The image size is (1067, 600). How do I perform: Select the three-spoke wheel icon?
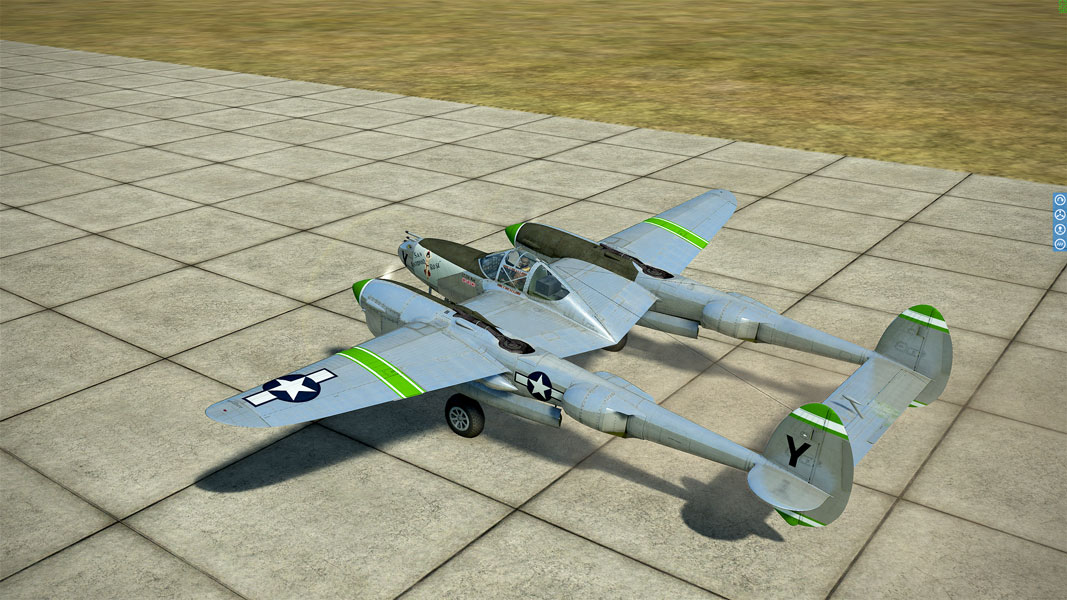point(1060,214)
